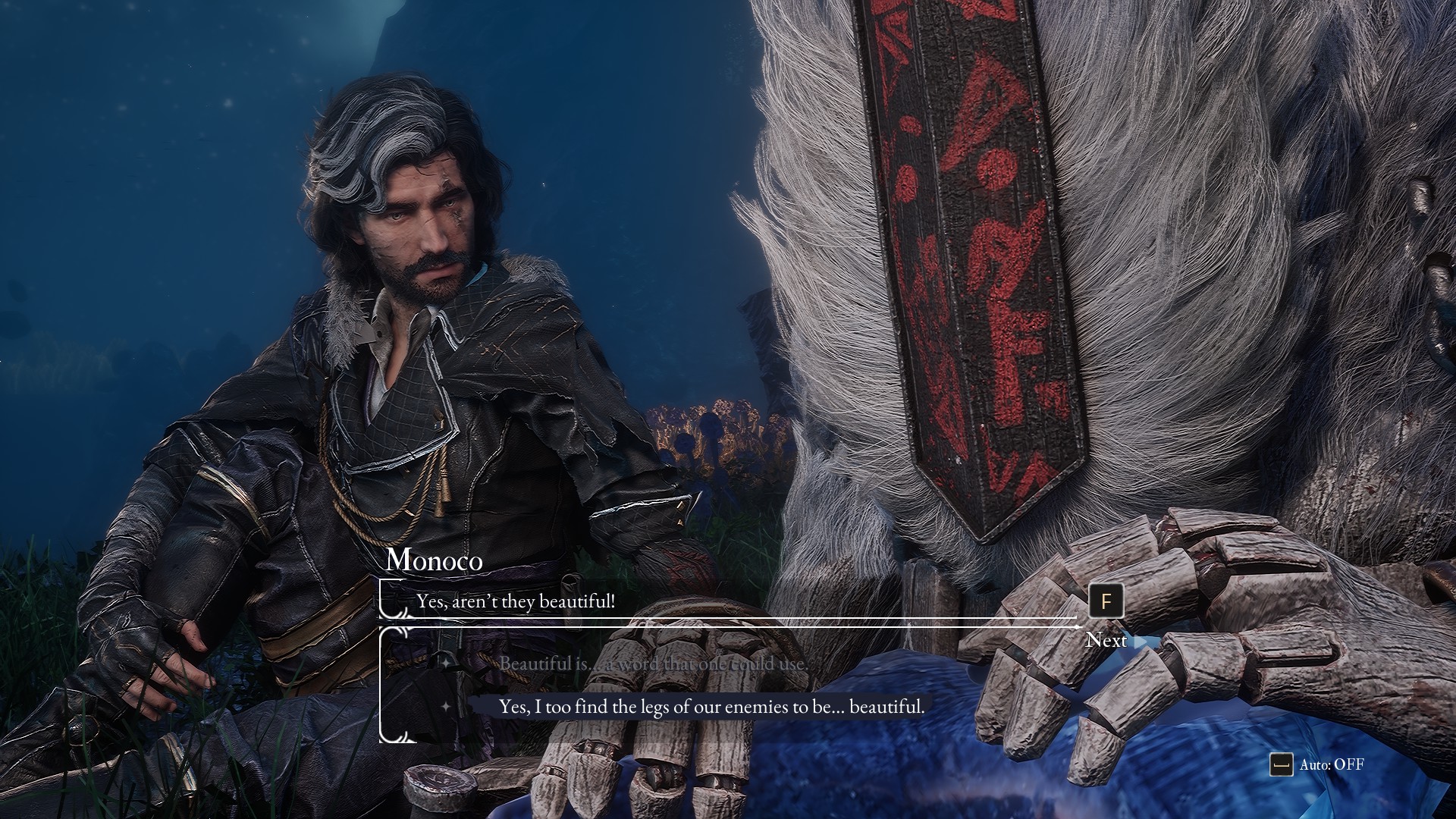The width and height of the screenshot is (1456, 819).
Task: Choose reply "Beautiful is... a word that one could use."
Action: tap(653, 664)
